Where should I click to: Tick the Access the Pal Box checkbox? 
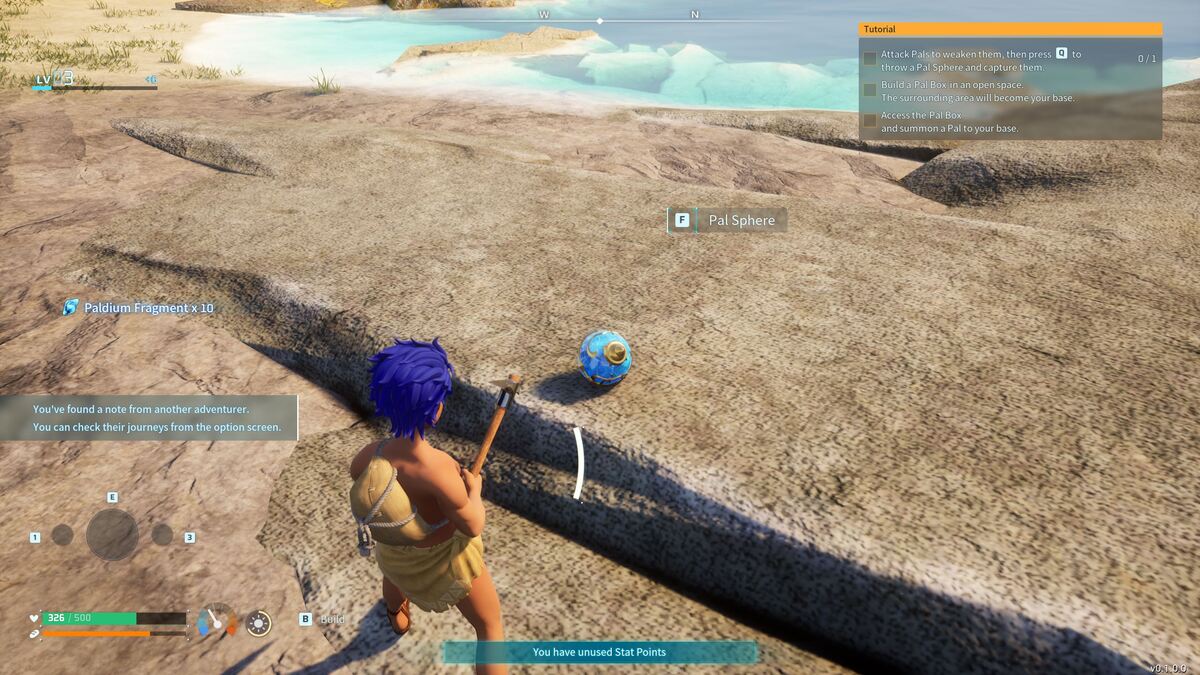coord(870,121)
